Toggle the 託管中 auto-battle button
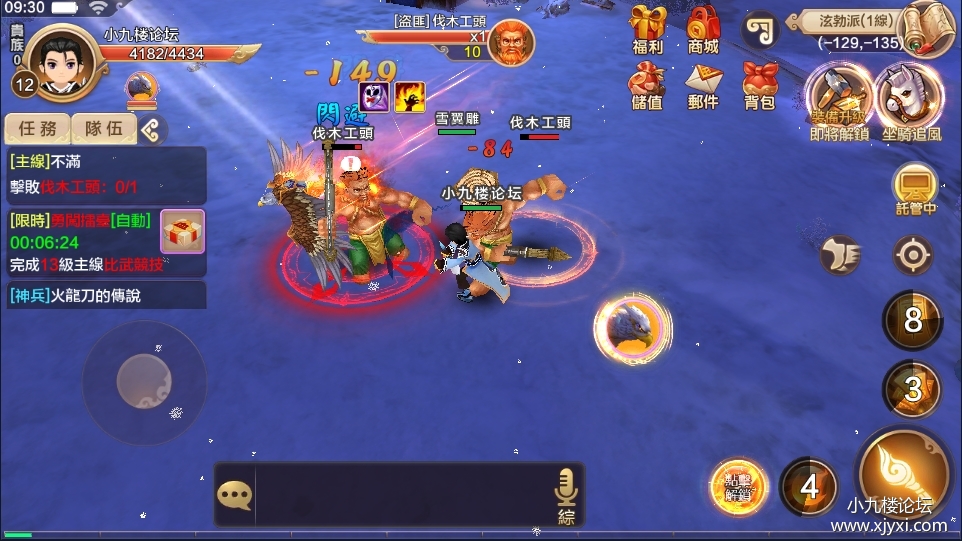Viewport: 962px width, 541px height. 915,188
